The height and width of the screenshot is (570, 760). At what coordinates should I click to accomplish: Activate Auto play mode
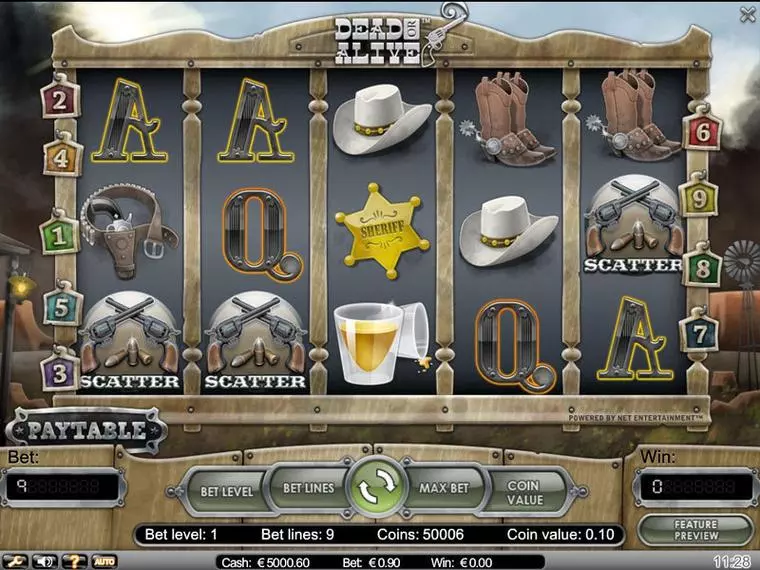tap(104, 562)
